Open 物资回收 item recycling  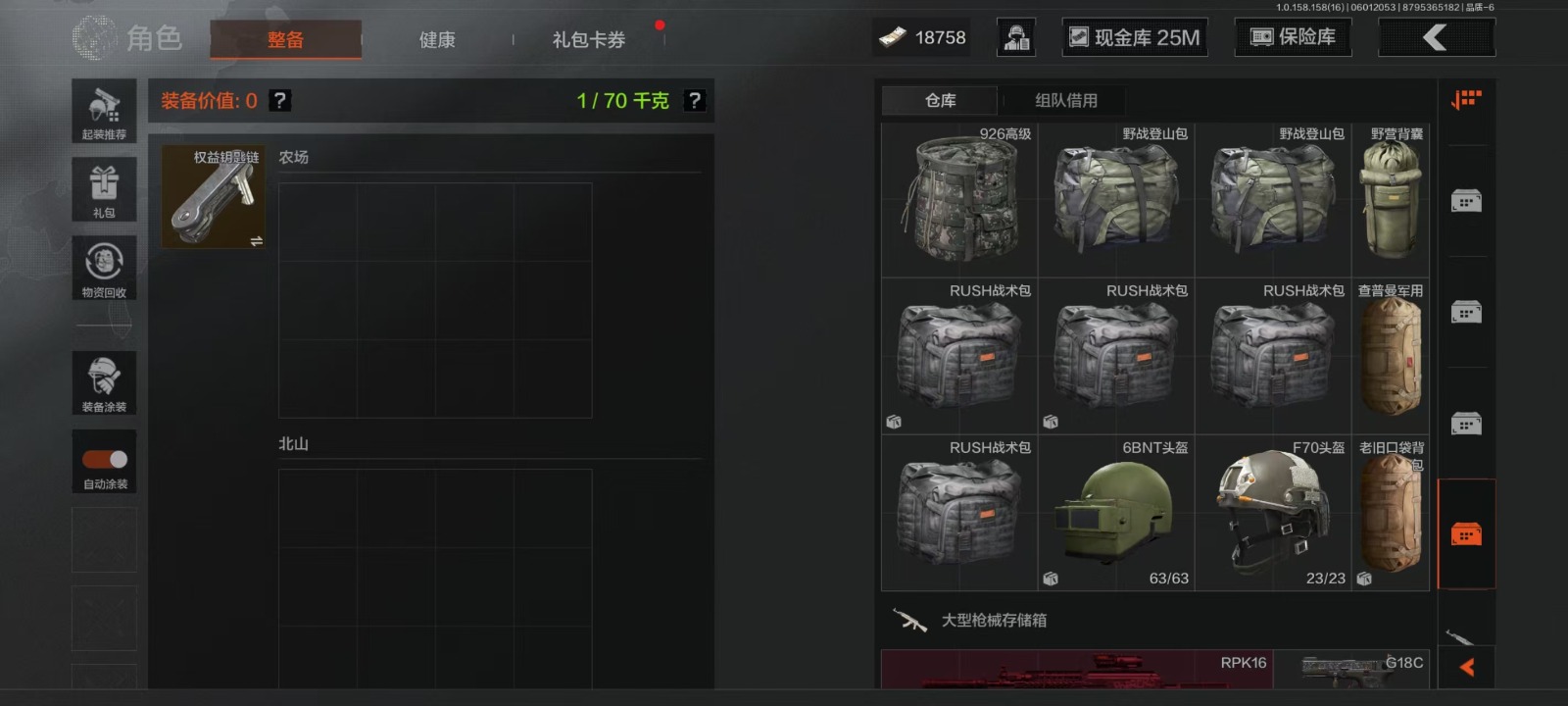click(x=104, y=268)
